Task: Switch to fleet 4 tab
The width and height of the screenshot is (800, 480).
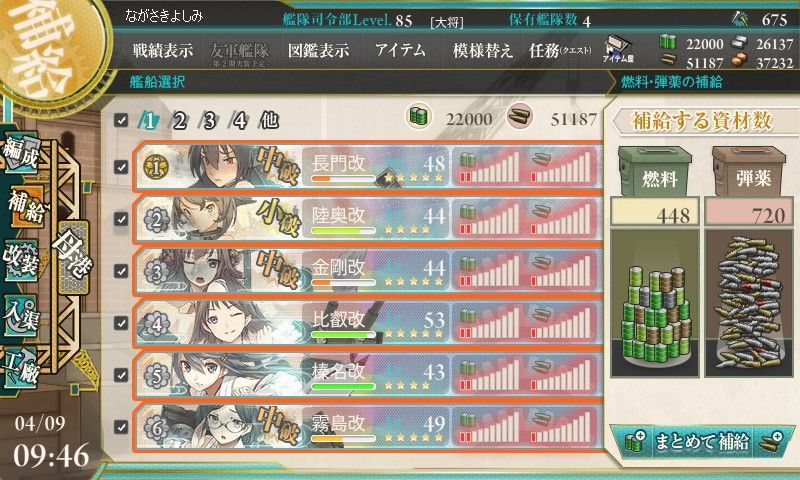Action: [x=239, y=120]
